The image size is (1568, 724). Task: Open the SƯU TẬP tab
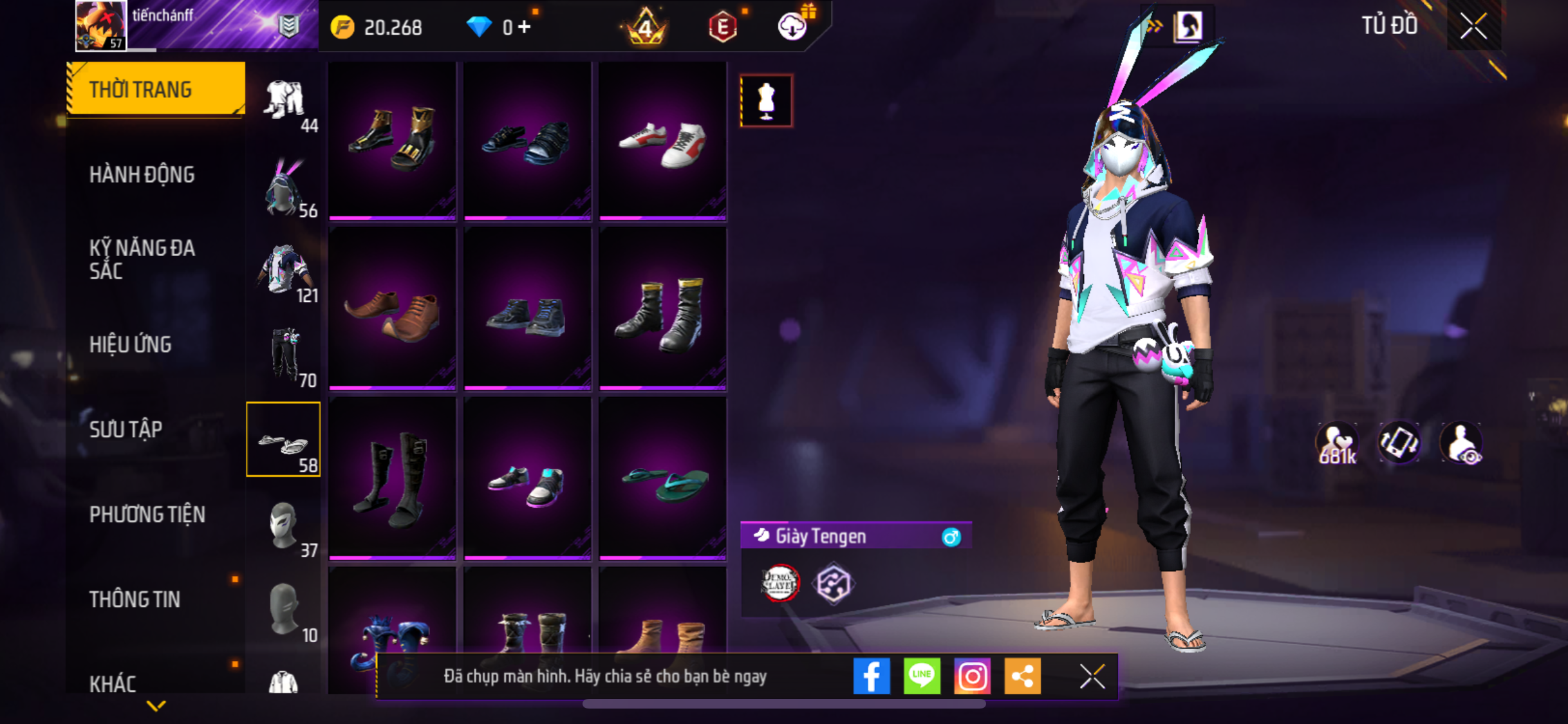pos(126,429)
